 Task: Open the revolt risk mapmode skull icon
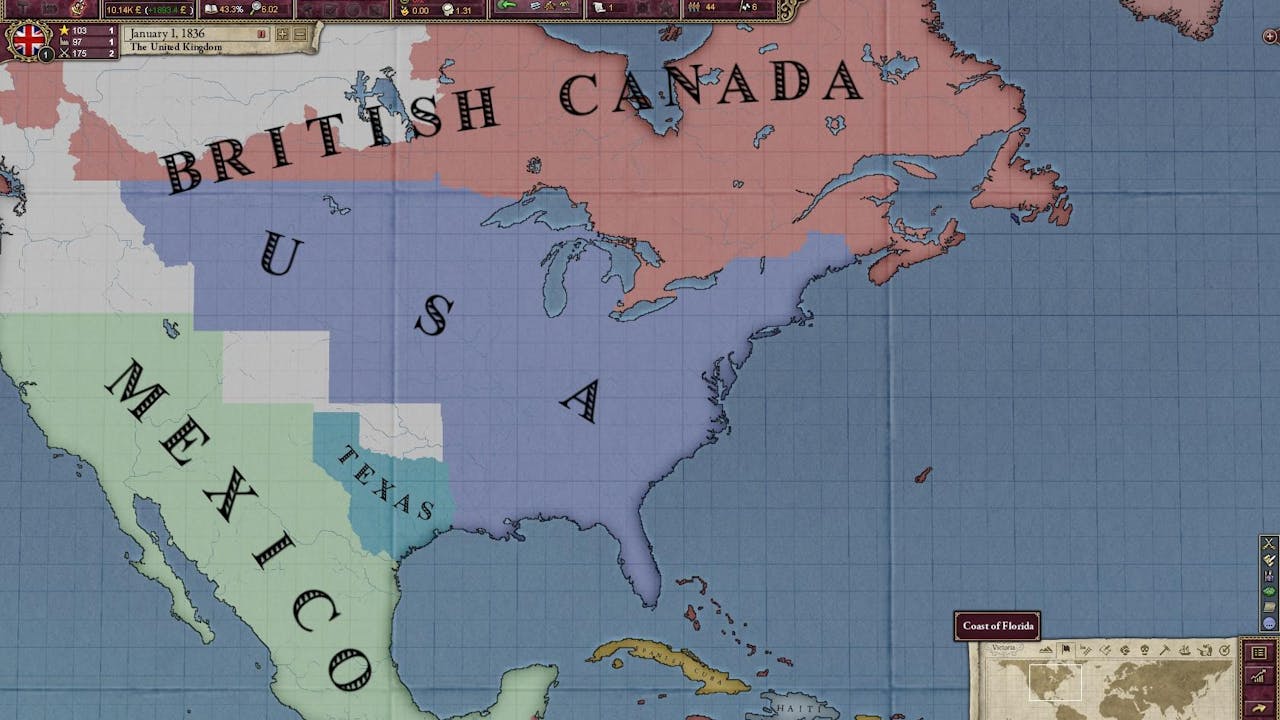pos(1144,650)
